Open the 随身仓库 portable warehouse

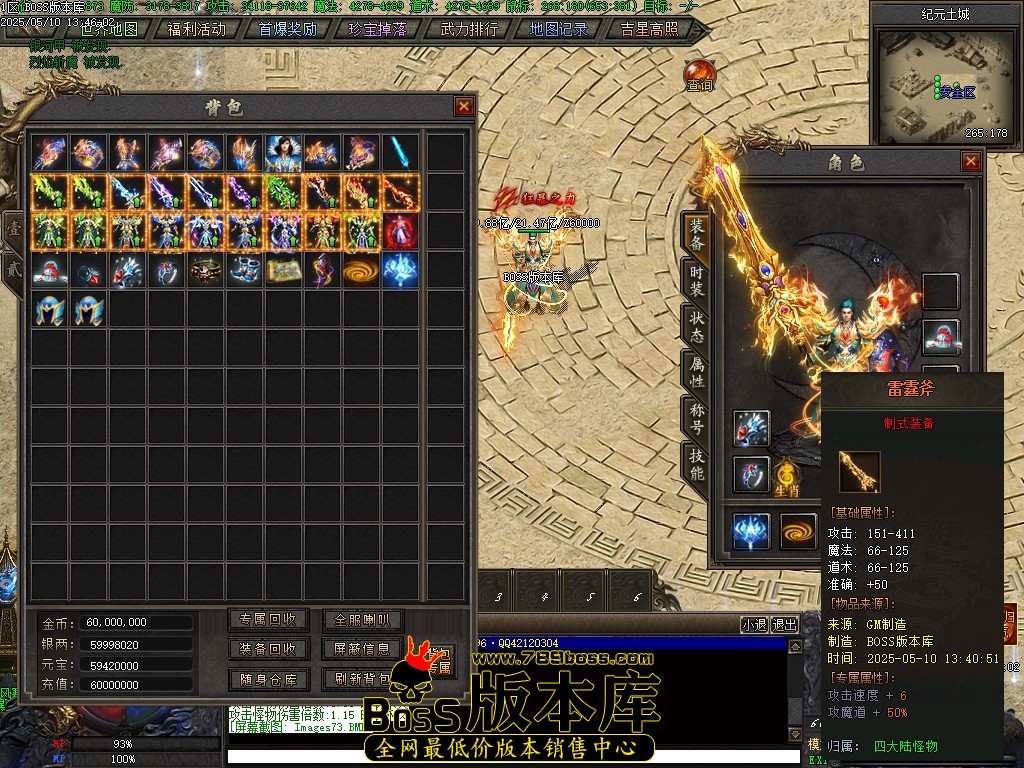click(x=268, y=679)
